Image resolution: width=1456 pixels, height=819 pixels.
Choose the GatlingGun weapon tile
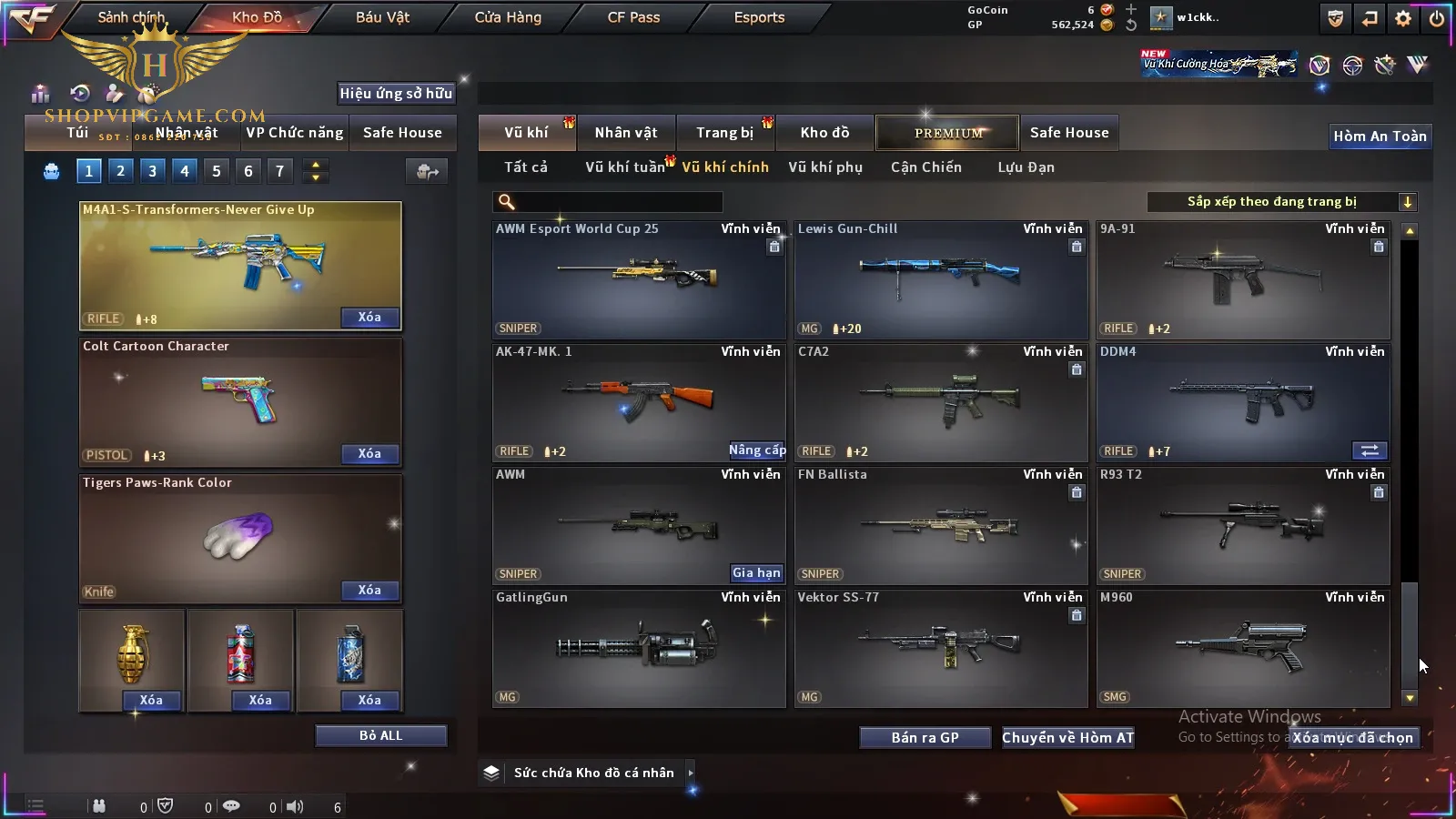click(638, 647)
